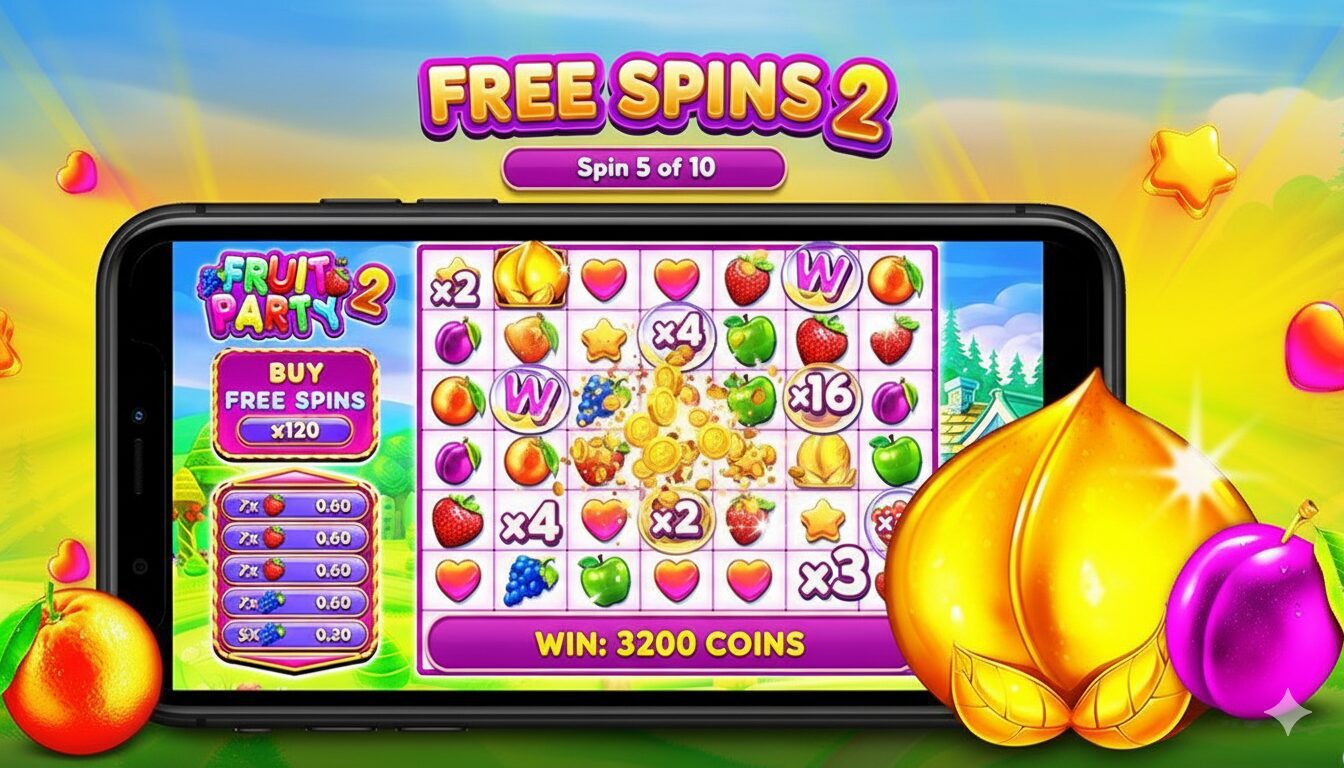
Task: Click the gold star symbol beside the x2 cell
Action: click(x=823, y=520)
